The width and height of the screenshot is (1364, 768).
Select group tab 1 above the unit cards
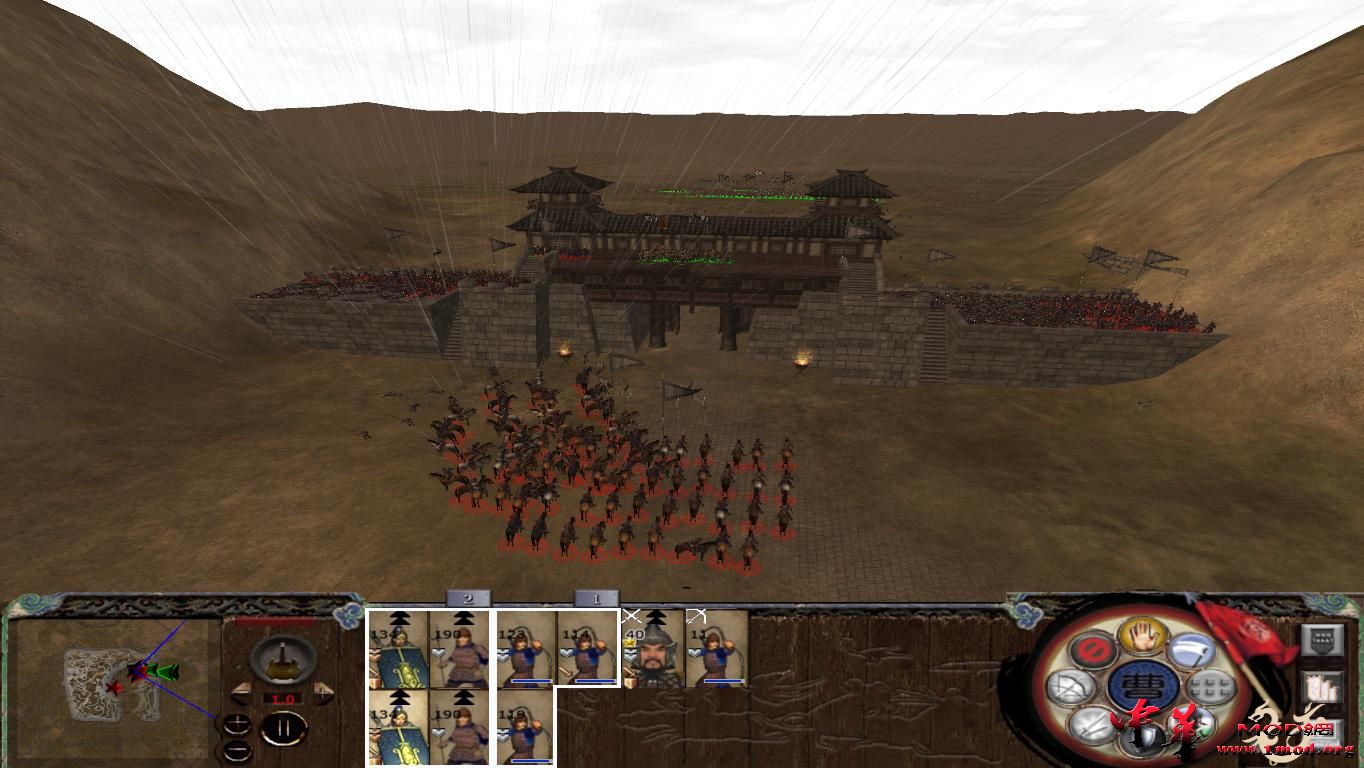click(595, 600)
